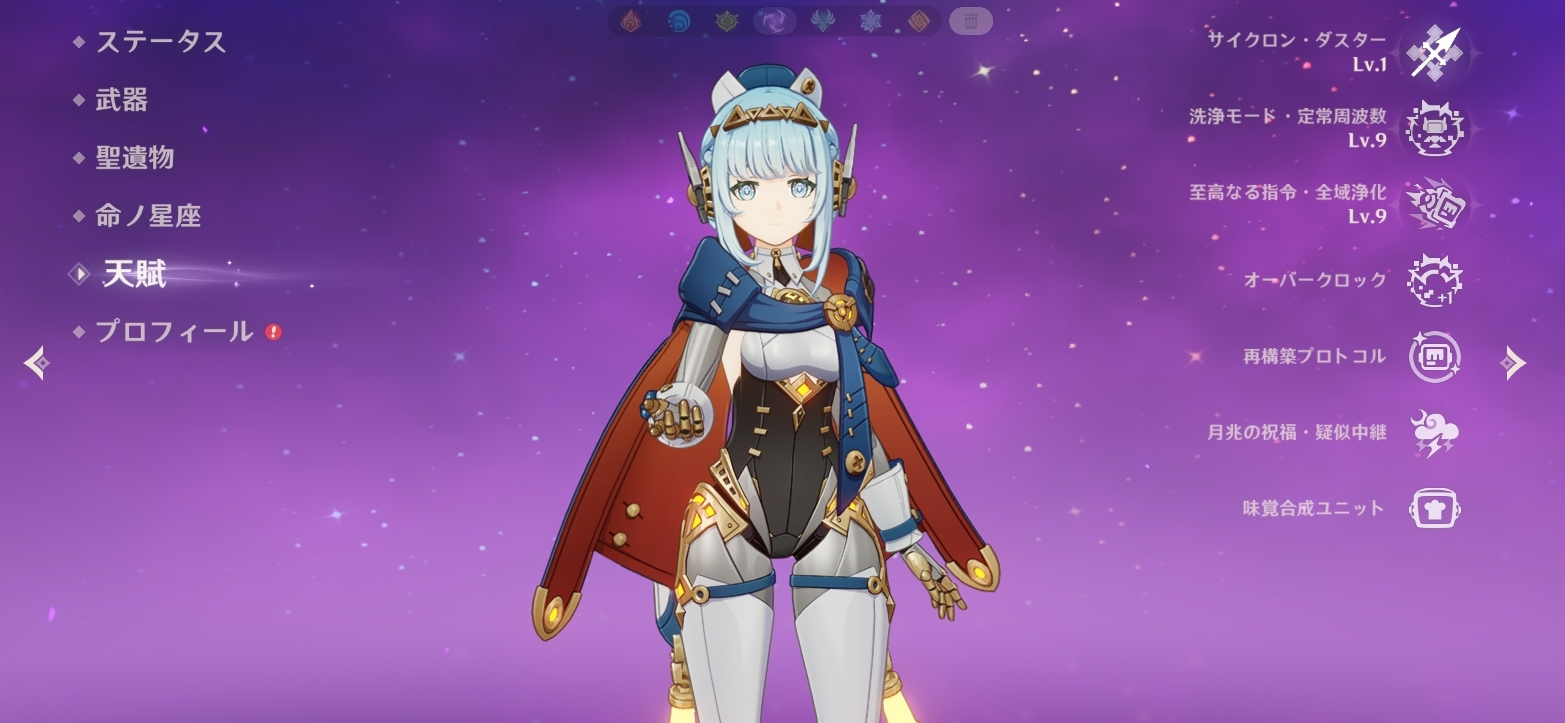1565x723 pixels.
Task: View the 月兆の祝福・疑似中継 passive talent
Action: click(x=1435, y=433)
